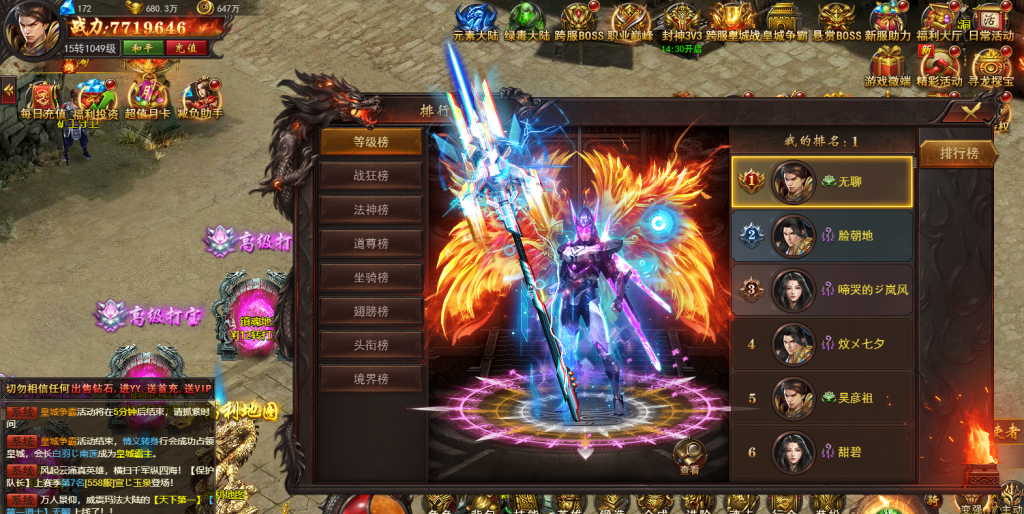This screenshot has width=1024, height=514.
Task: Switch to the 境界榜 ranking
Action: (370, 379)
